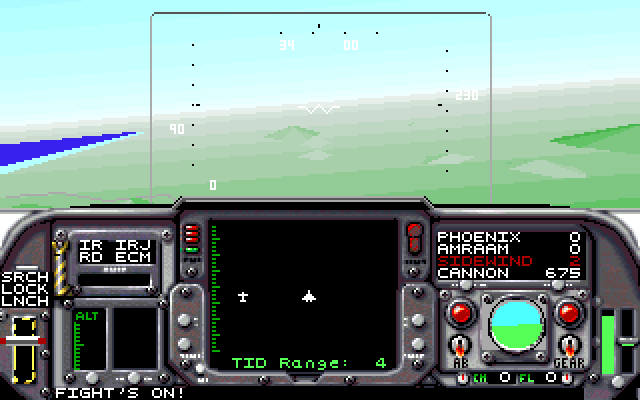Click the SRCH LOCK LNCH threat panel
Viewport: 640px width, 400px height.
tap(24, 288)
